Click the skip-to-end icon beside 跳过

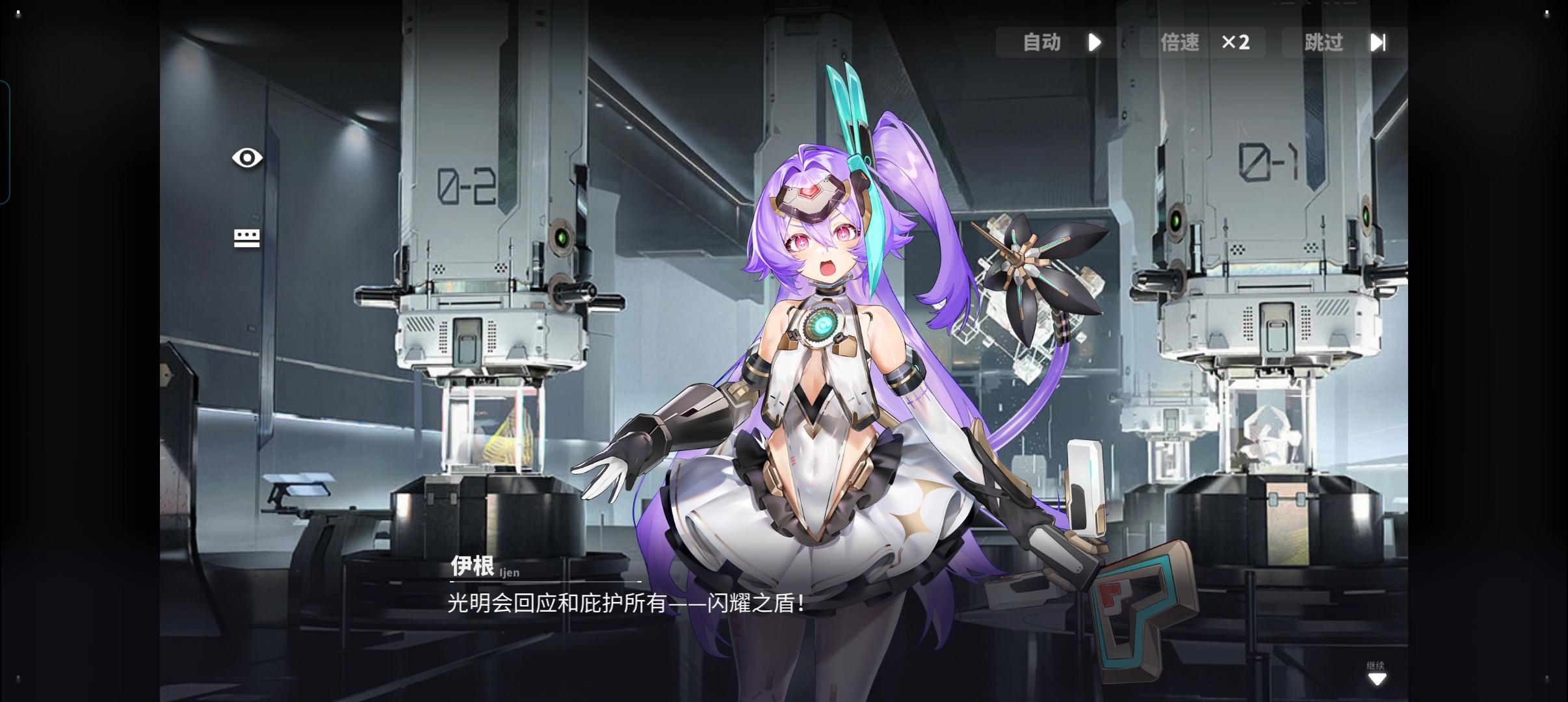[1379, 42]
